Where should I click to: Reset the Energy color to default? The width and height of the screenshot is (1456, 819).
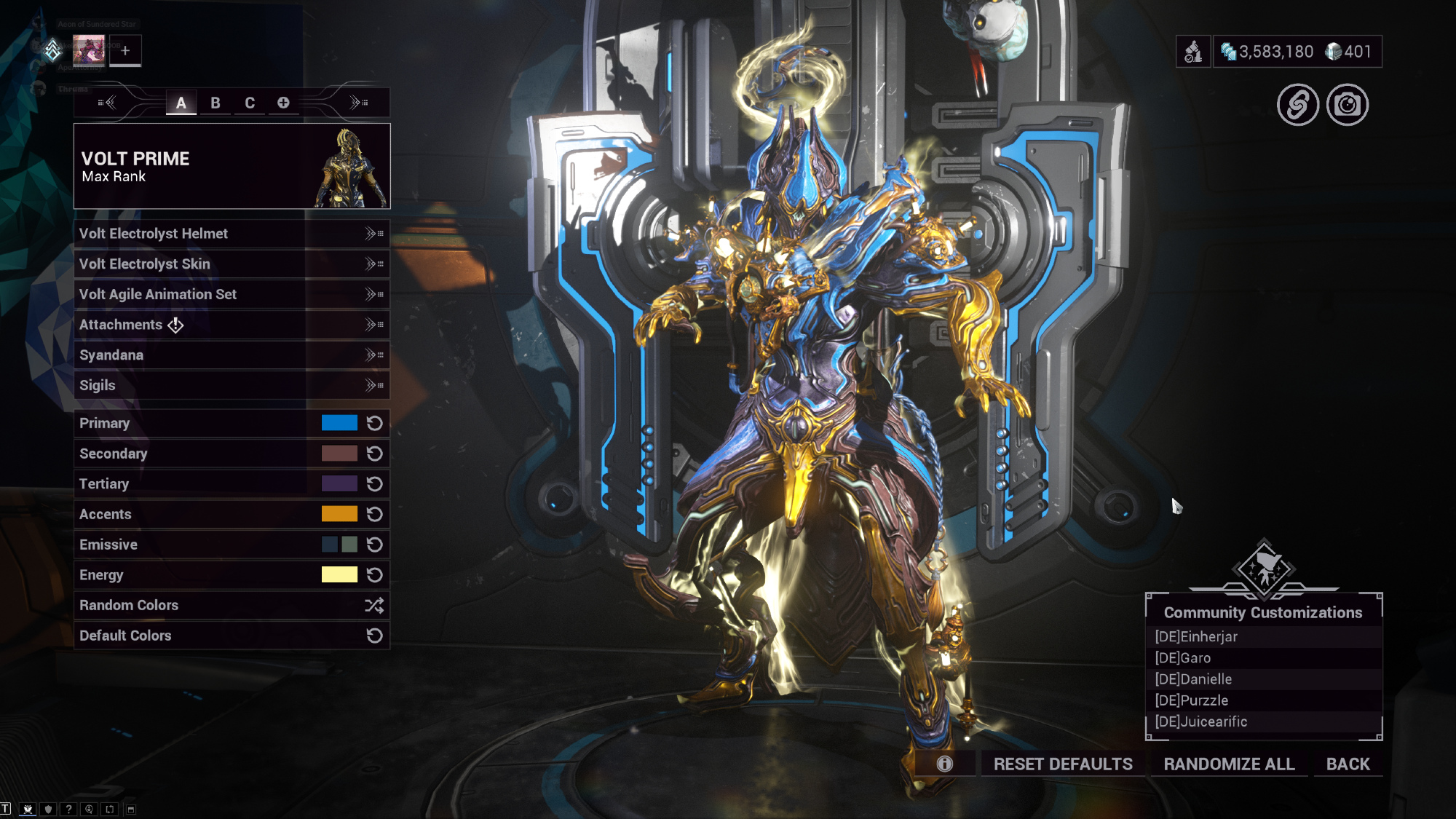(x=375, y=575)
